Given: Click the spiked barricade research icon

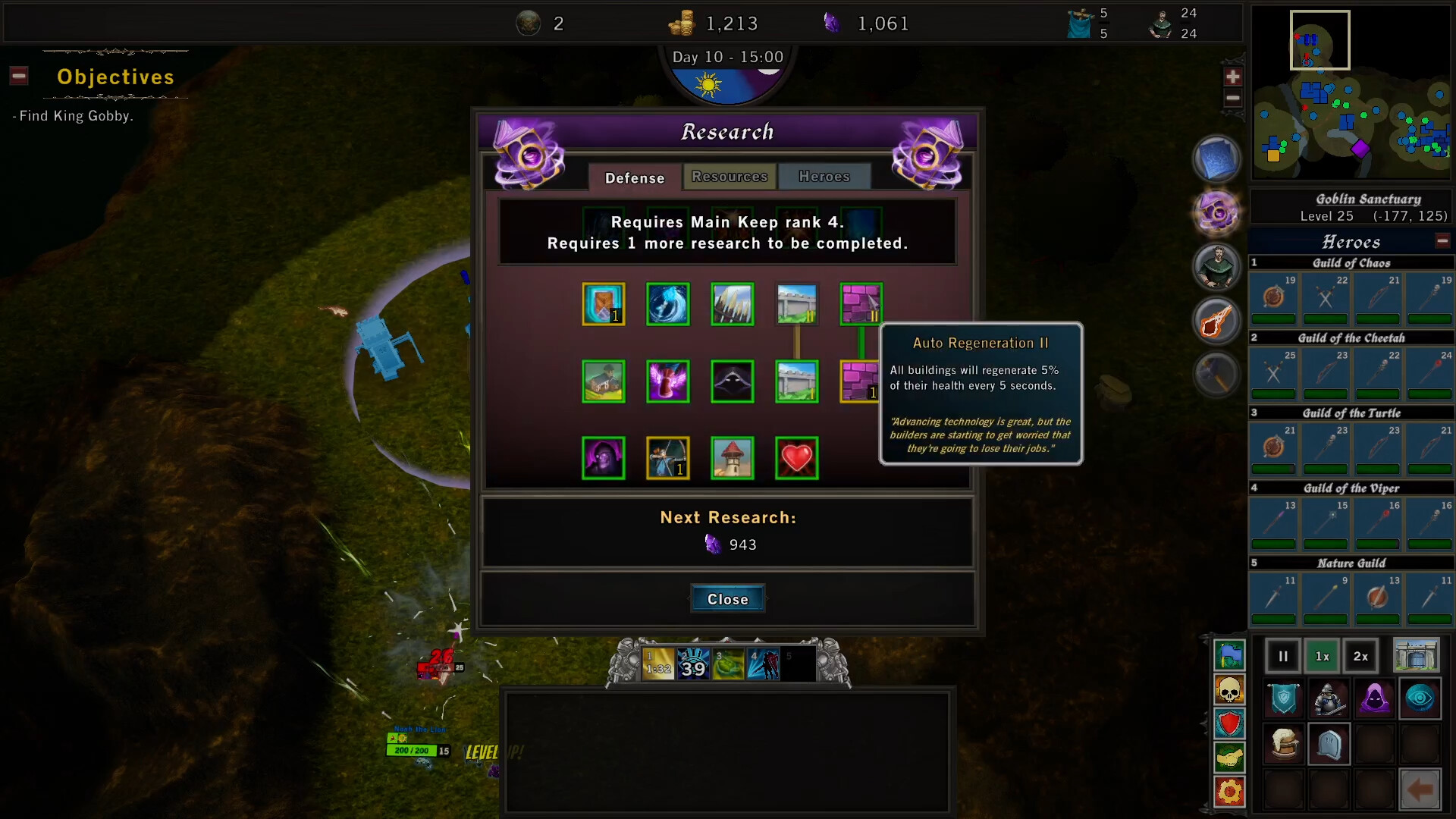Looking at the screenshot, I should (x=731, y=304).
